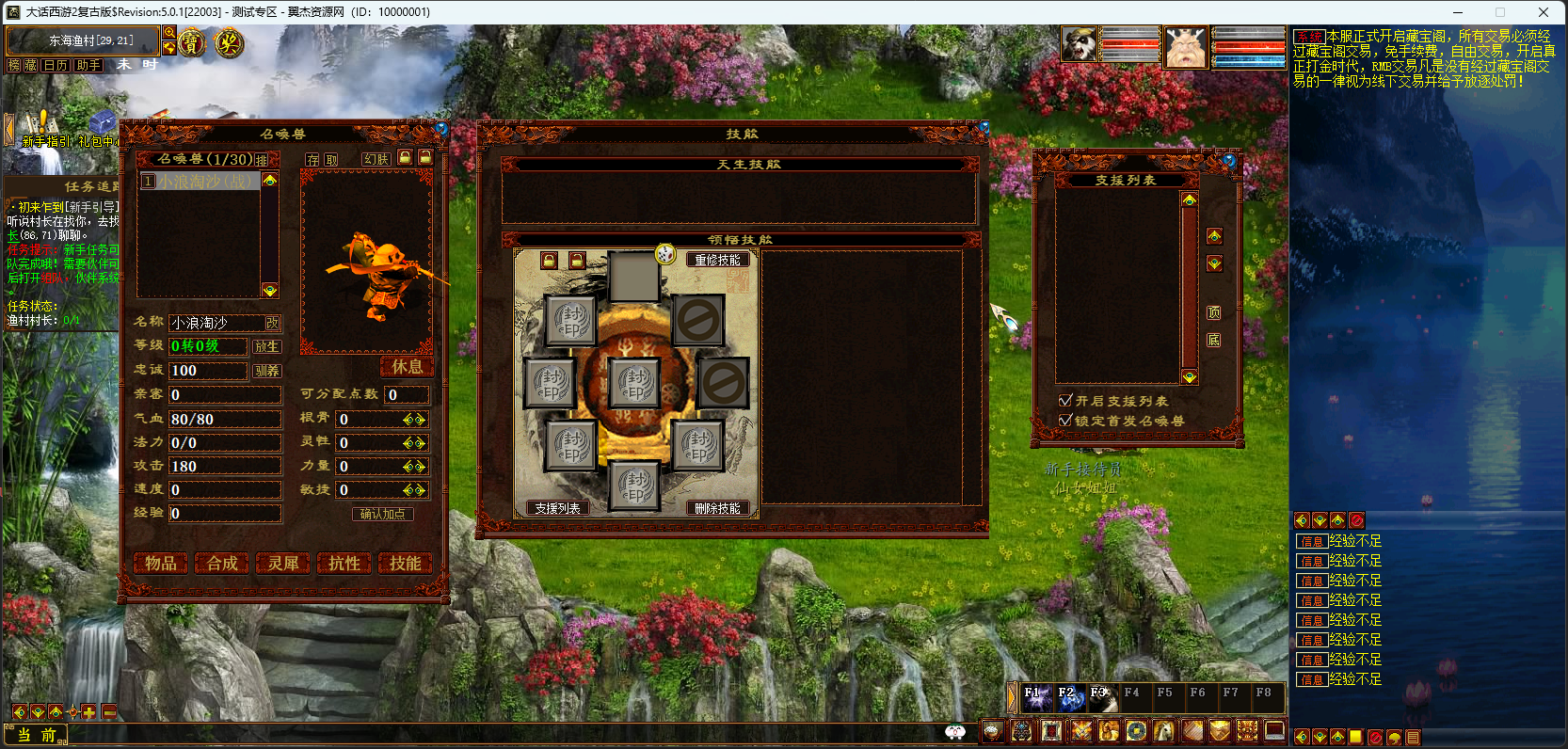1568x749 pixels.
Task: Toggle the 开启支援列表 checkbox
Action: (x=1065, y=400)
